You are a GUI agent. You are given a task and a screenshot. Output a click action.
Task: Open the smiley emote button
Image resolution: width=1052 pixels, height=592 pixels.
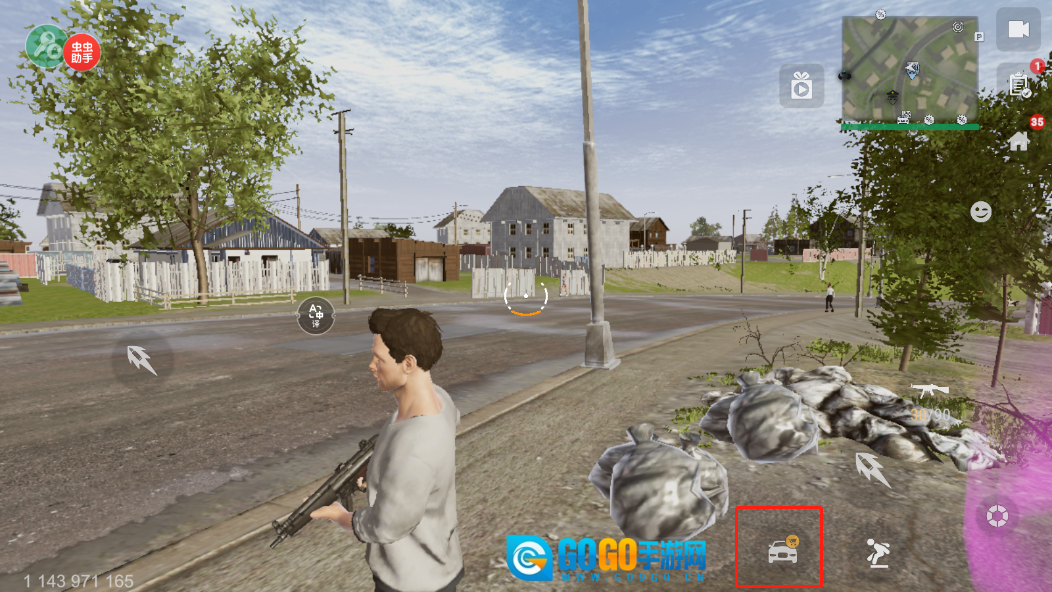tap(981, 212)
